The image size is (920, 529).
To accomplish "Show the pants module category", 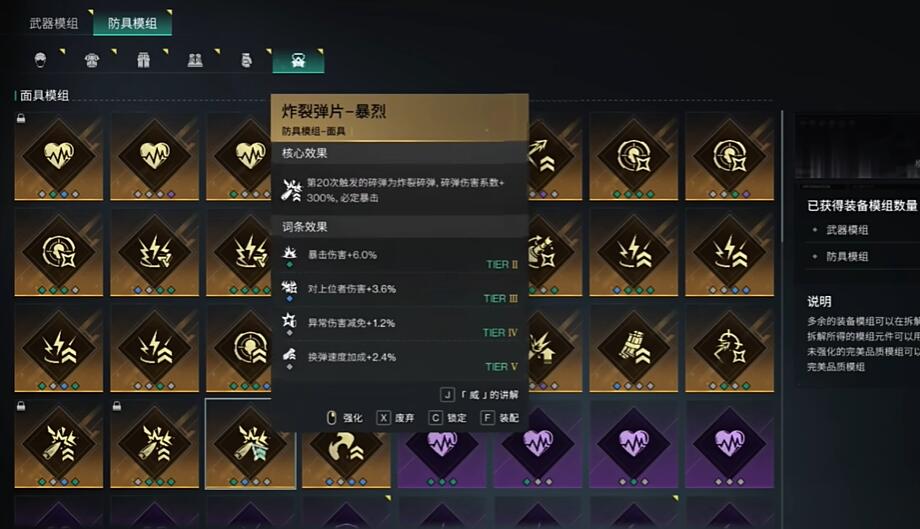I will [143, 60].
